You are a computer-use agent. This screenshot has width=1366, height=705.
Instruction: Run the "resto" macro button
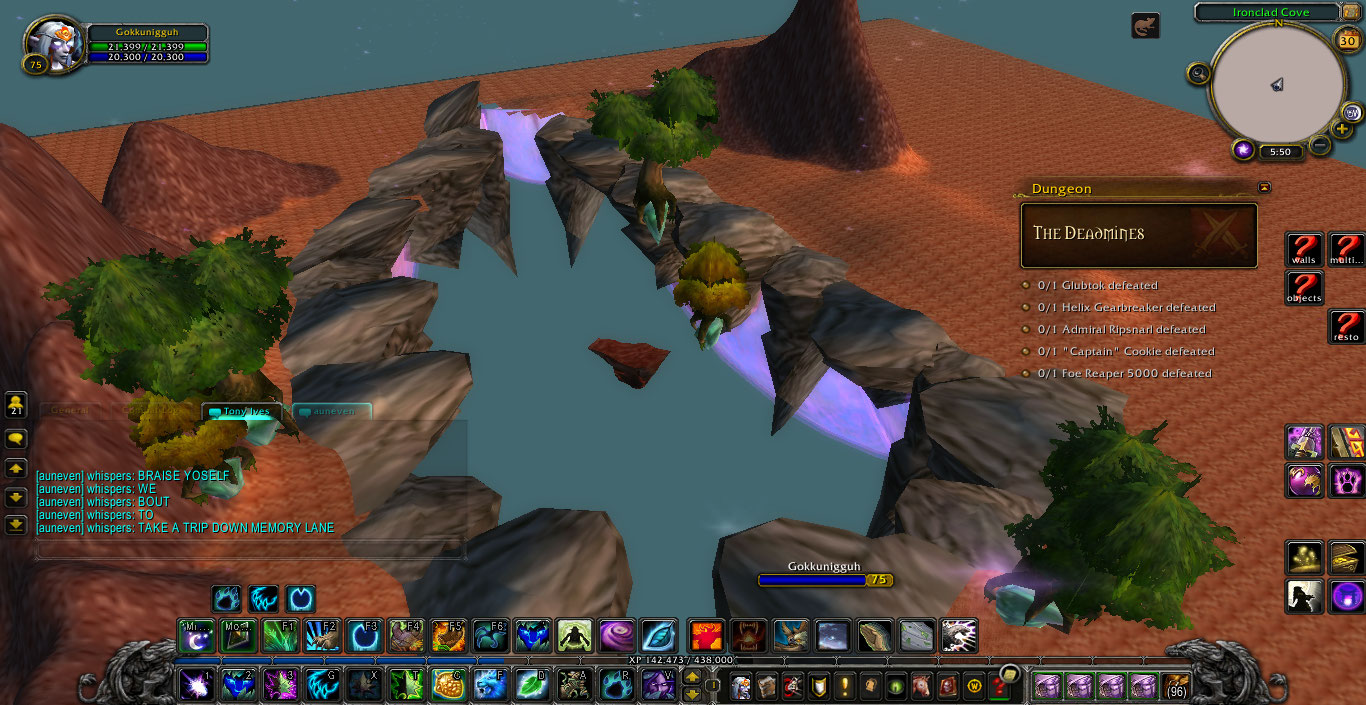point(1346,327)
